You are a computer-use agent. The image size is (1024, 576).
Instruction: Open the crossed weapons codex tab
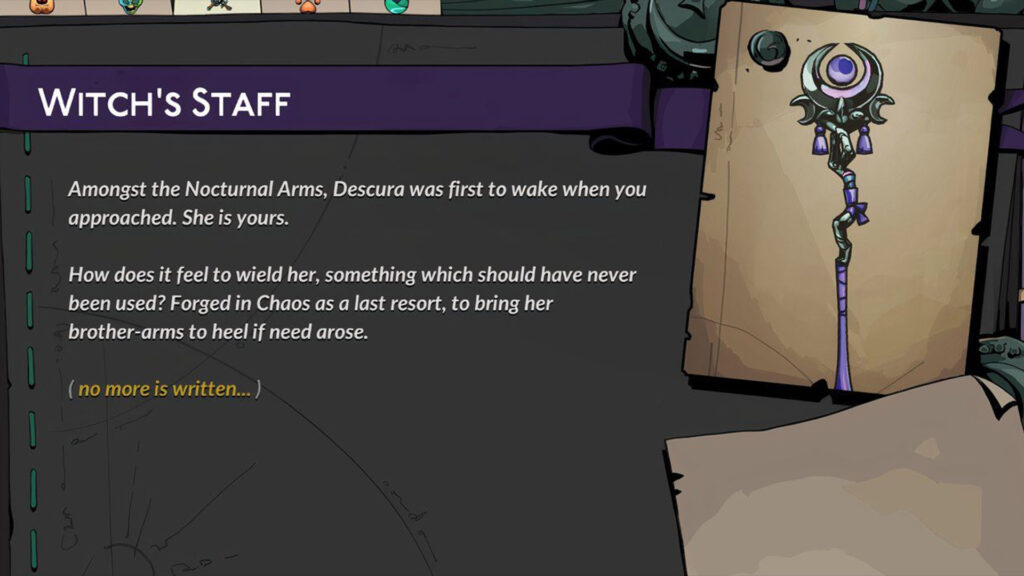coord(219,5)
